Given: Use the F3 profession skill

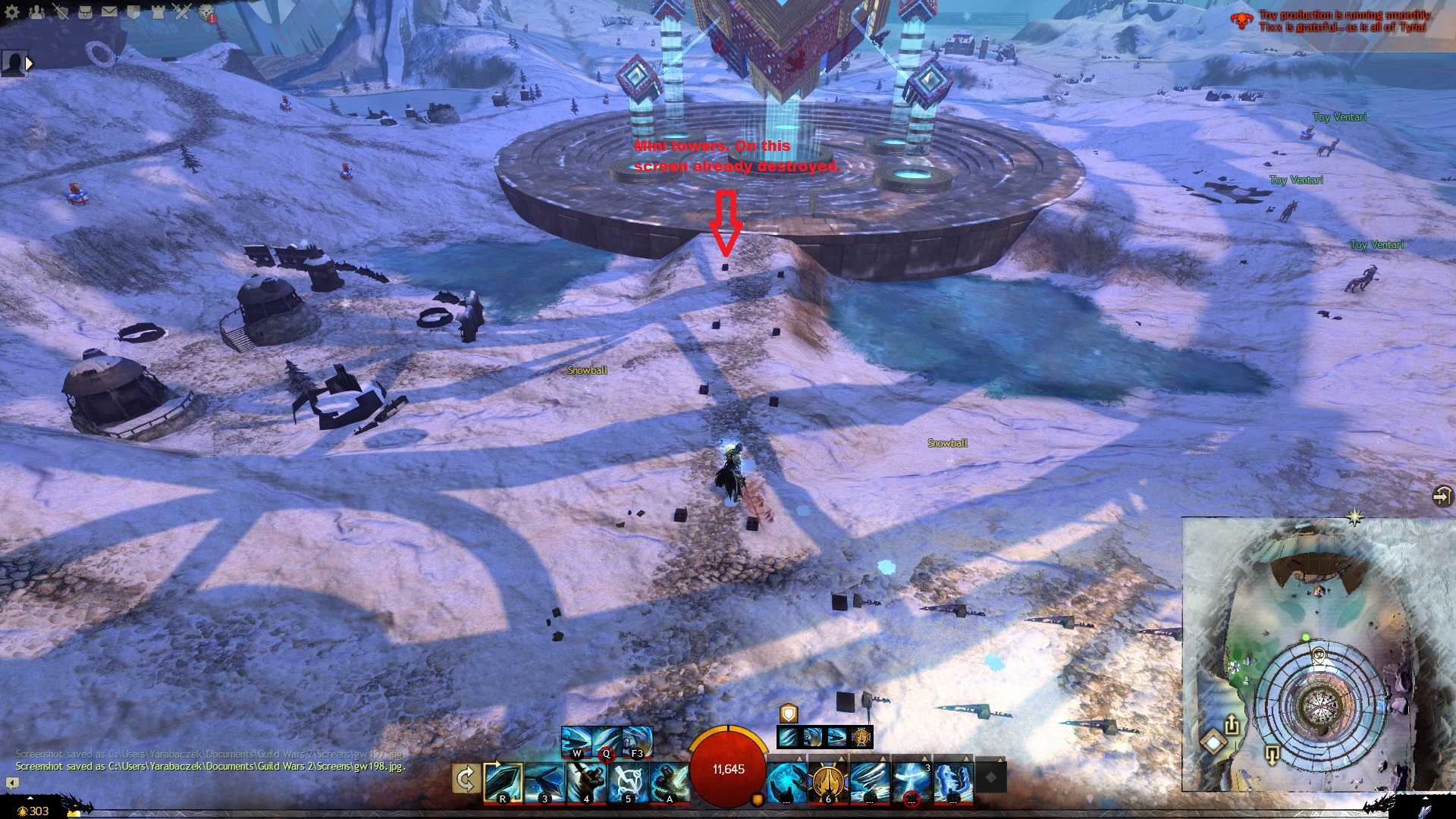Looking at the screenshot, I should pyautogui.click(x=637, y=742).
